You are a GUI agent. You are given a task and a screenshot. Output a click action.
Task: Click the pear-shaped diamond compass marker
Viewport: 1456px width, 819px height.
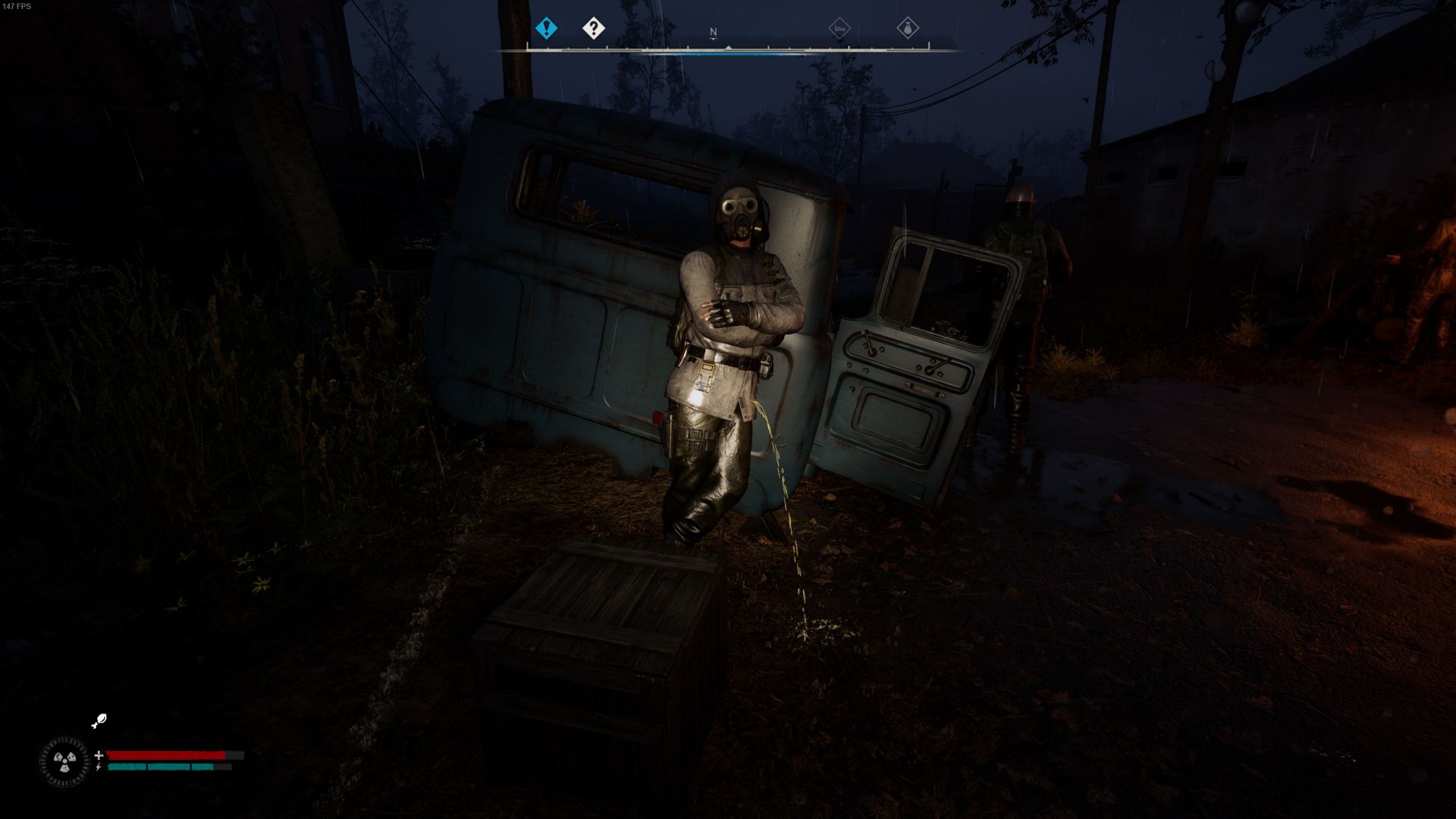click(908, 29)
